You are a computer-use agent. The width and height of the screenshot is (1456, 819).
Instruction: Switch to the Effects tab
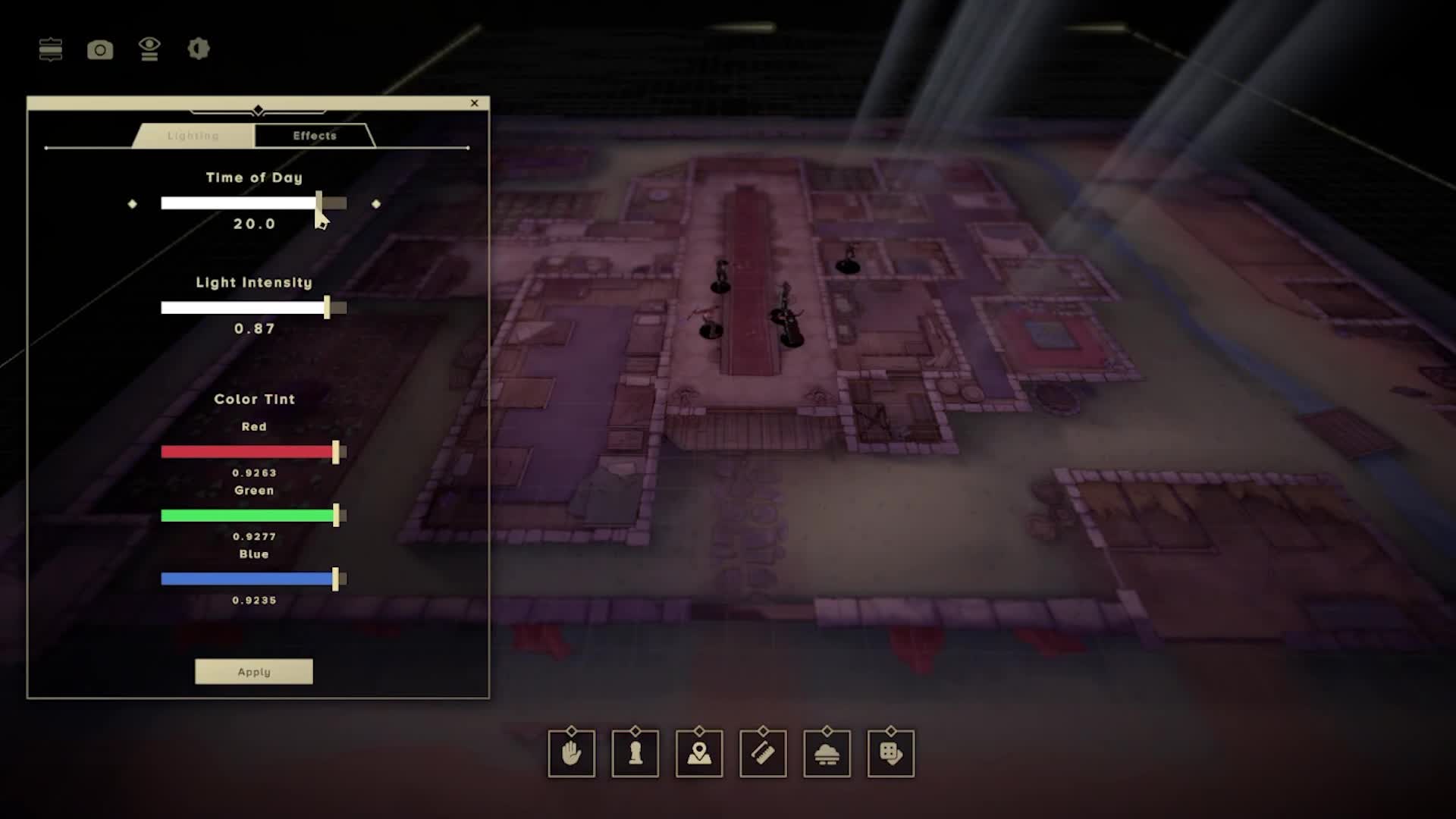click(x=314, y=136)
